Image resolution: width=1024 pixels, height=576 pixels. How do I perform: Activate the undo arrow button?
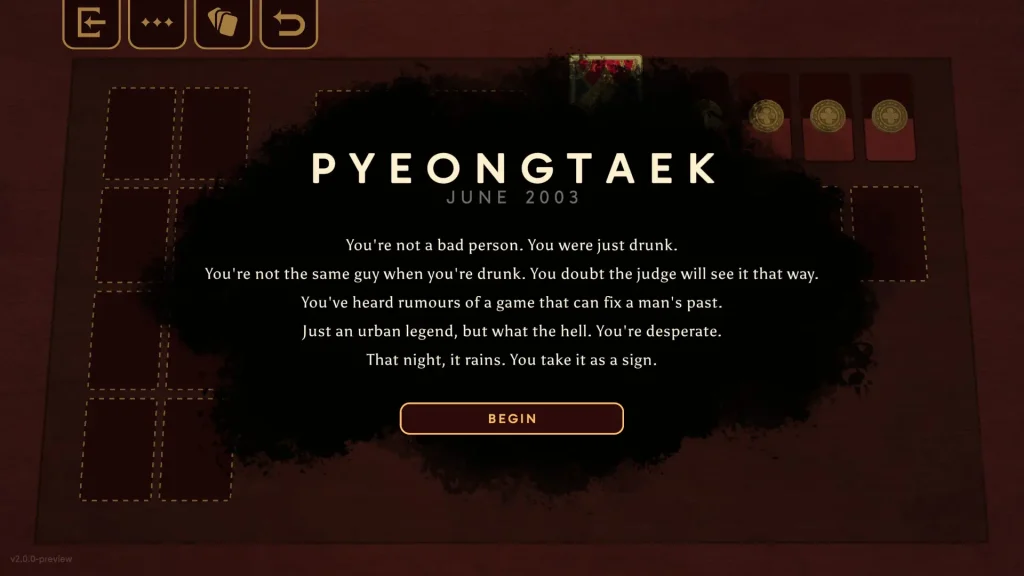289,23
